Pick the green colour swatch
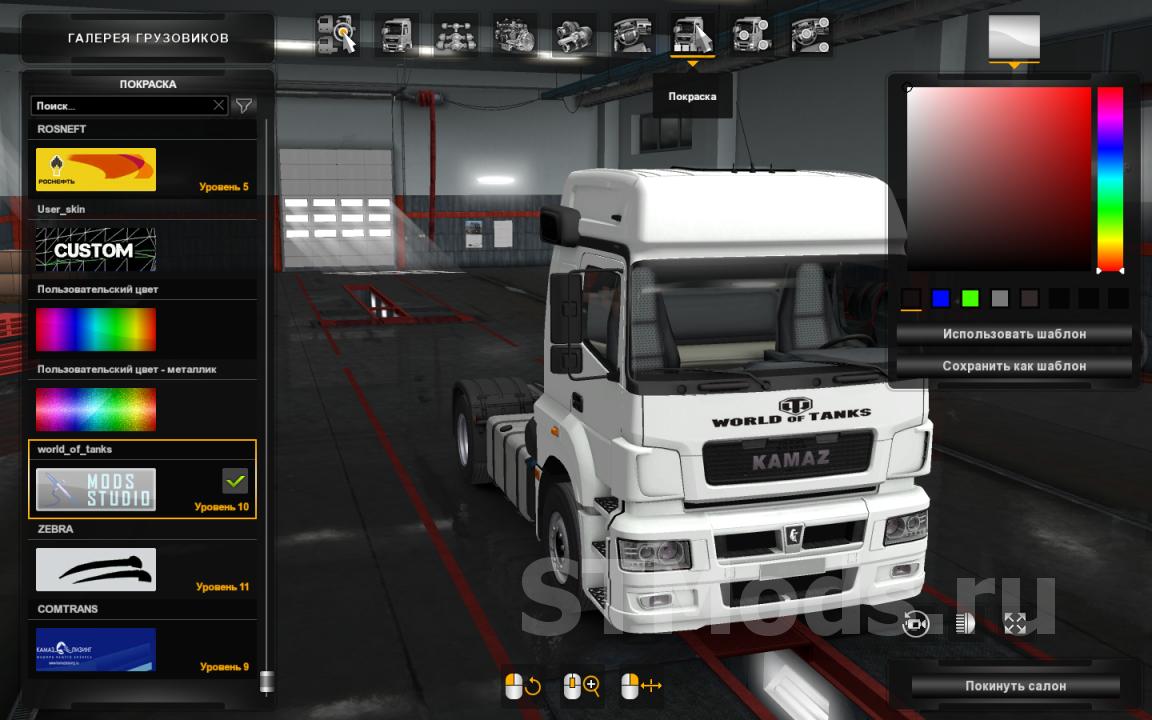Image resolution: width=1152 pixels, height=720 pixels. pyautogui.click(x=970, y=298)
